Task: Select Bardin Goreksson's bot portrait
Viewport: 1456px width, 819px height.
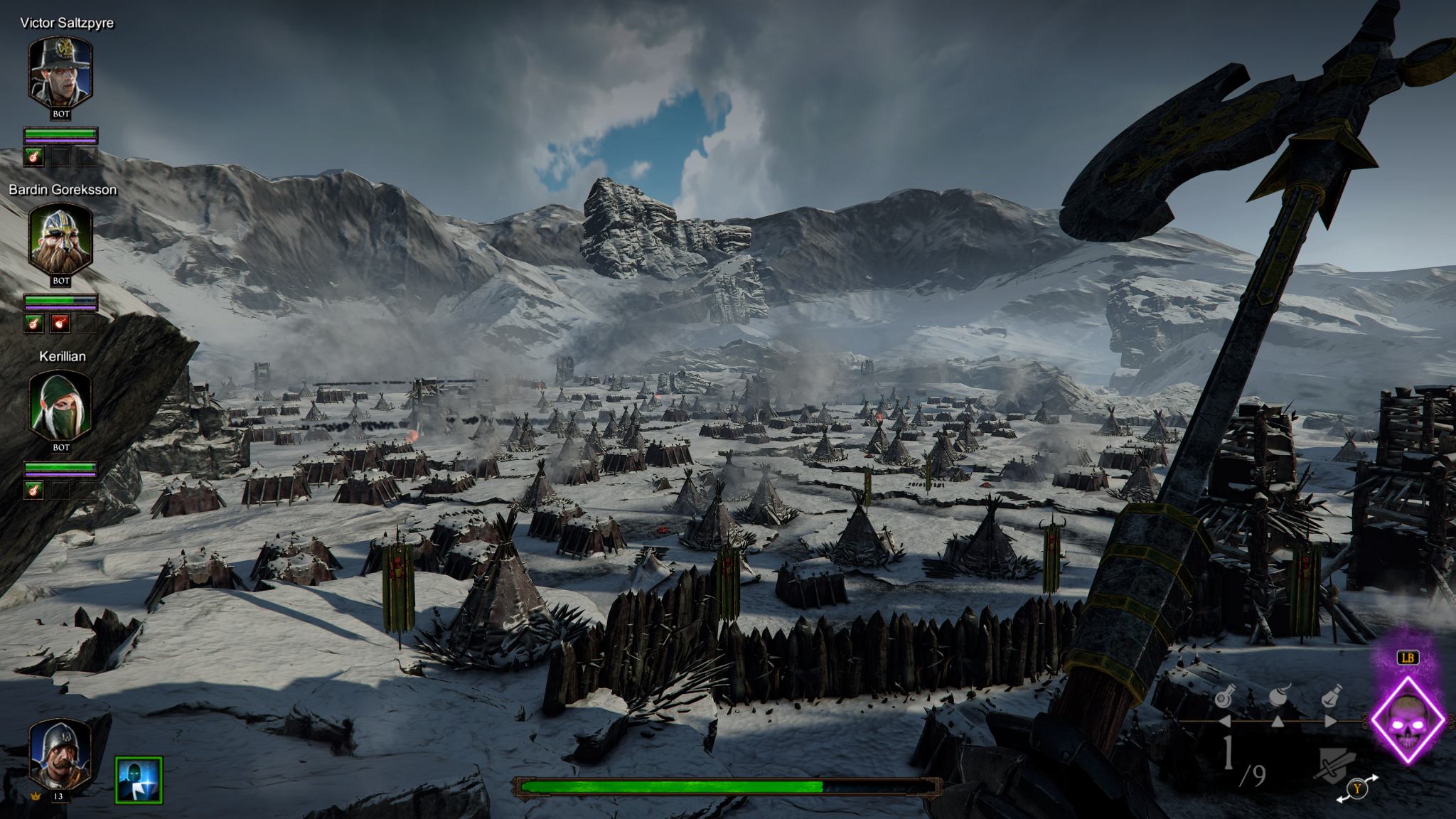Action: [x=60, y=240]
